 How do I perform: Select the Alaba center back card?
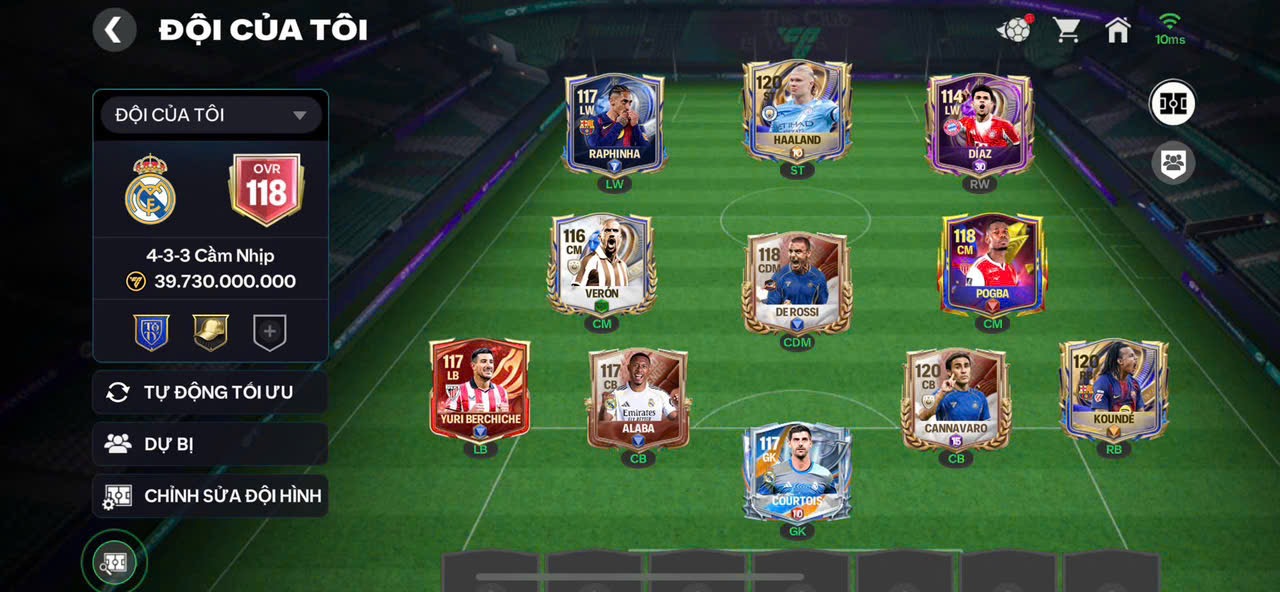(638, 398)
